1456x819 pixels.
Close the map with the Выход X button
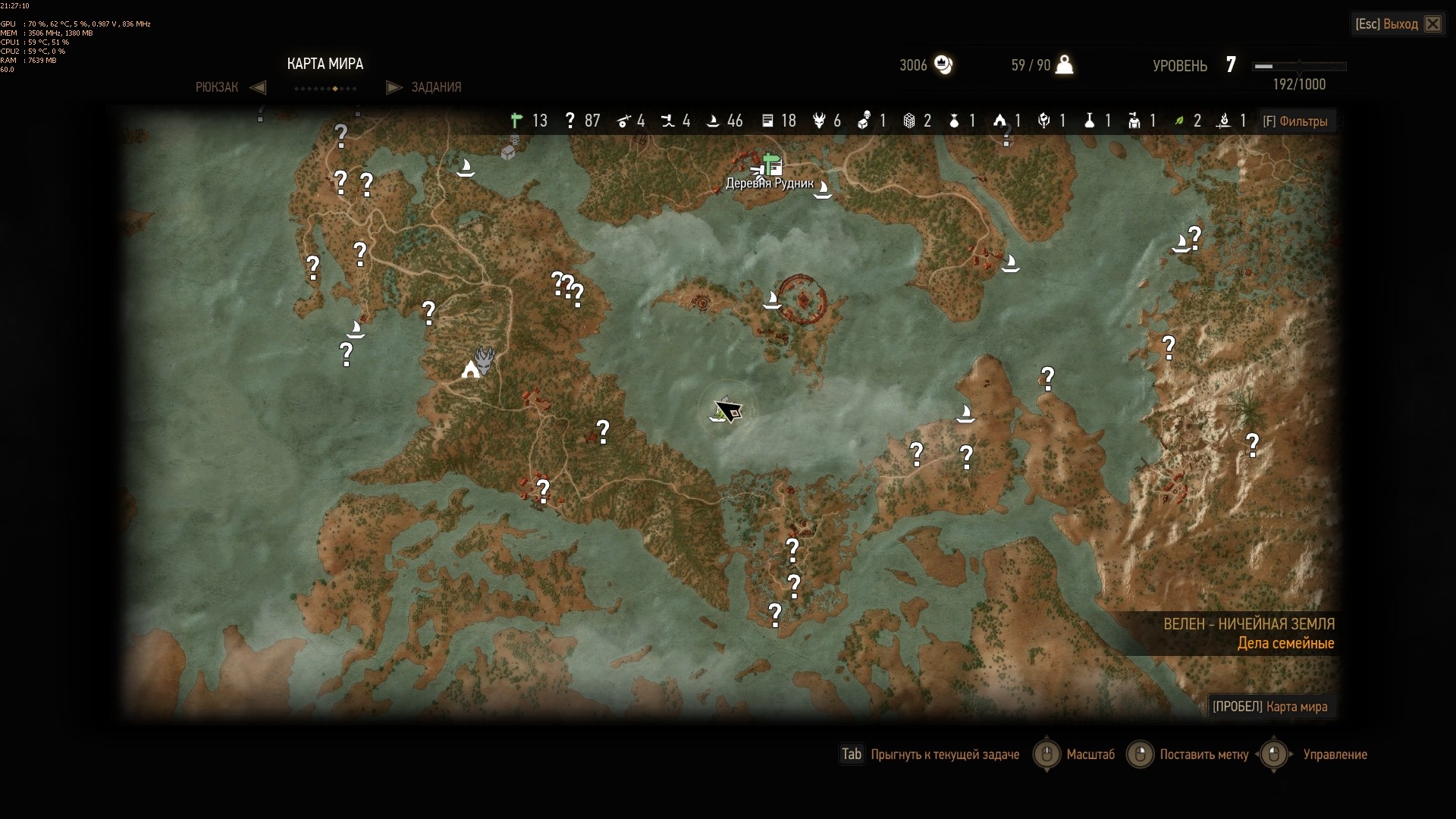tap(1432, 24)
